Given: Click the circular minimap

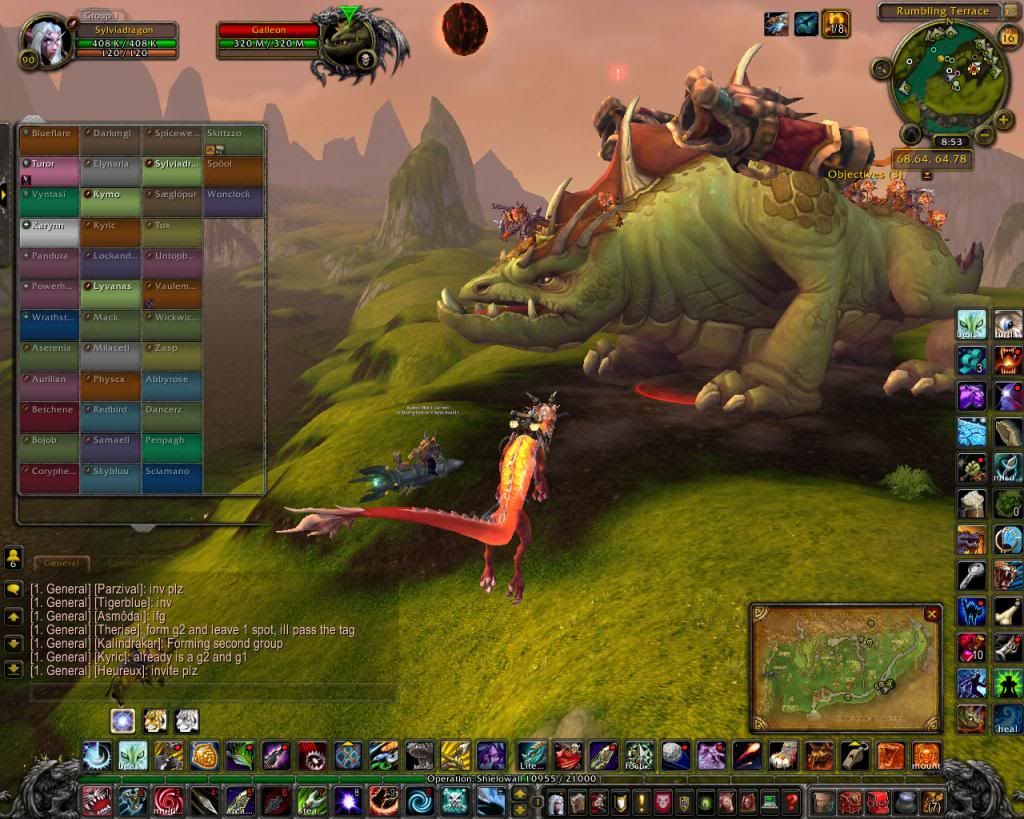Looking at the screenshot, I should pos(945,75).
